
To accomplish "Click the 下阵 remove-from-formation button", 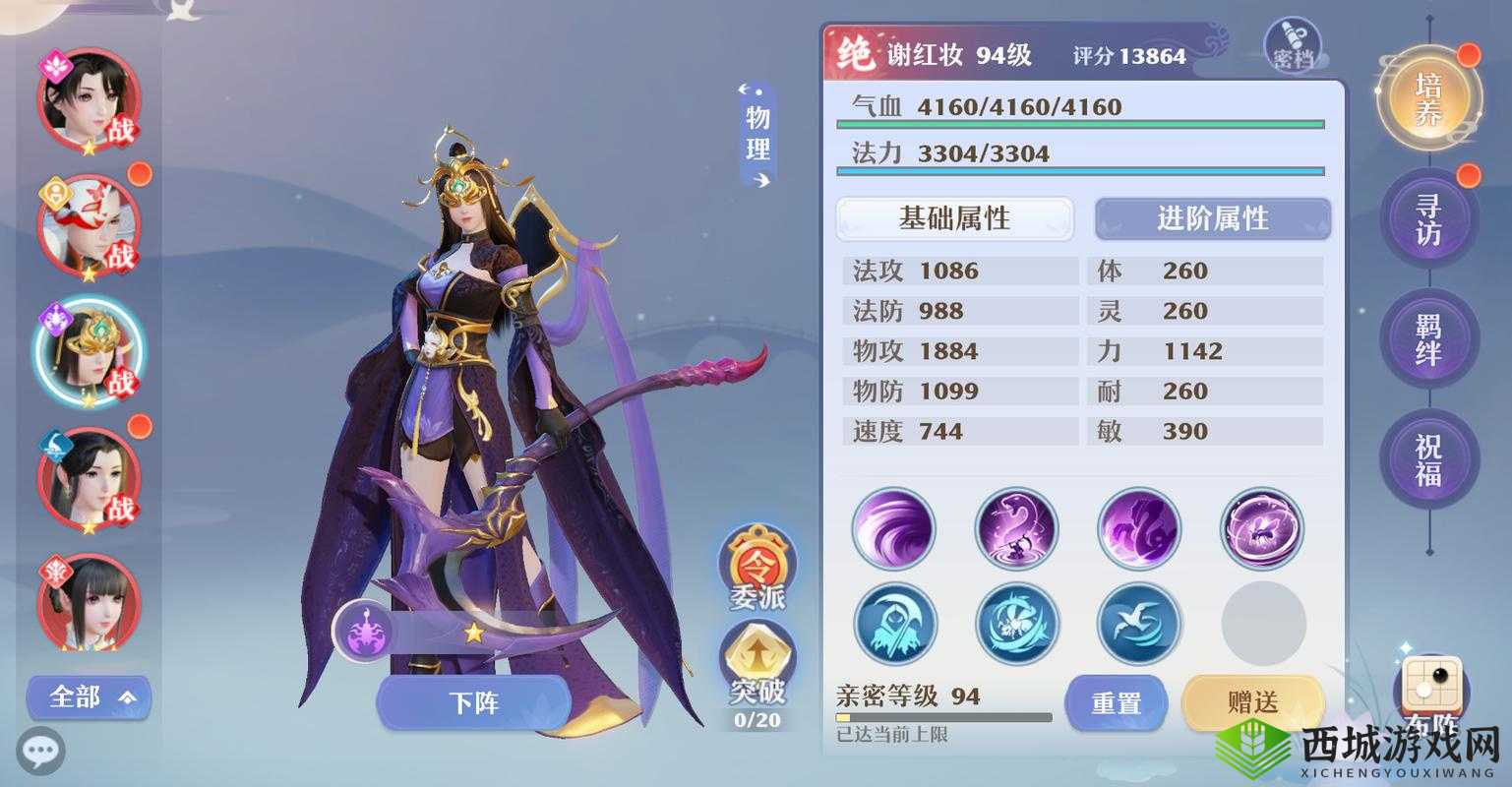I will (x=475, y=702).
